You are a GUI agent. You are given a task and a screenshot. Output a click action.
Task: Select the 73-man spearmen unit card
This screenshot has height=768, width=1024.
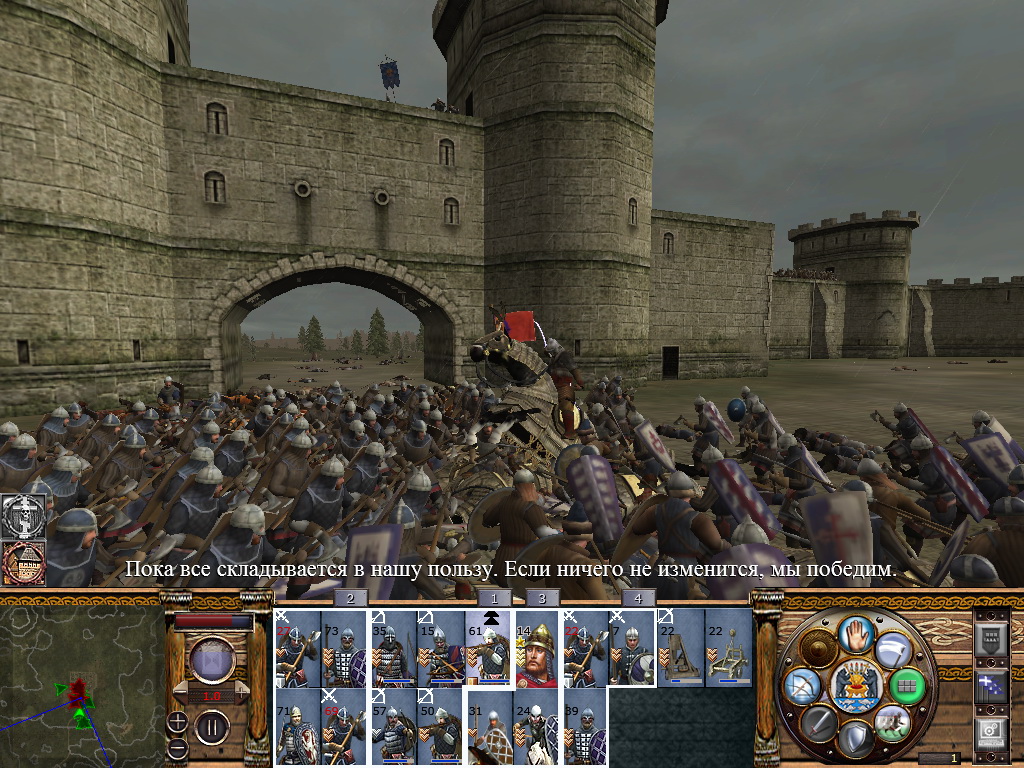tap(345, 650)
